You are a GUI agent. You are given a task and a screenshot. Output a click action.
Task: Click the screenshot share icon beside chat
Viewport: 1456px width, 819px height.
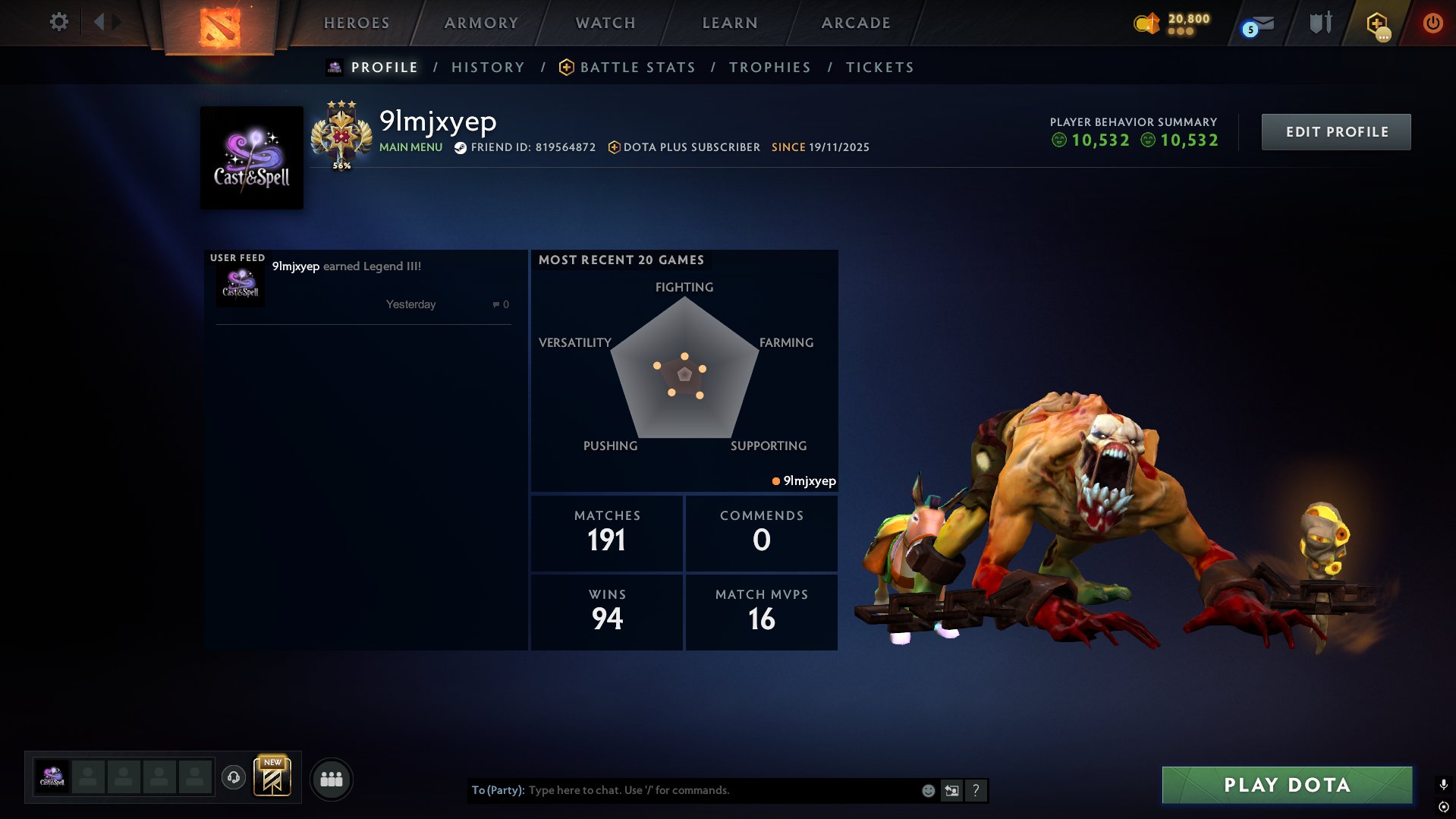click(x=951, y=790)
